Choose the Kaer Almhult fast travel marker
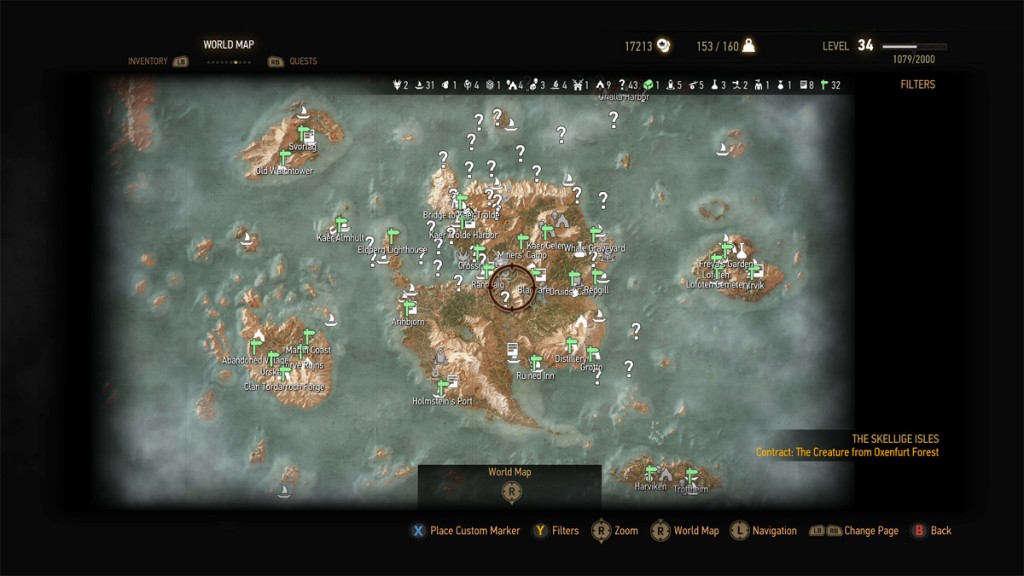The height and width of the screenshot is (576, 1024). tap(339, 225)
